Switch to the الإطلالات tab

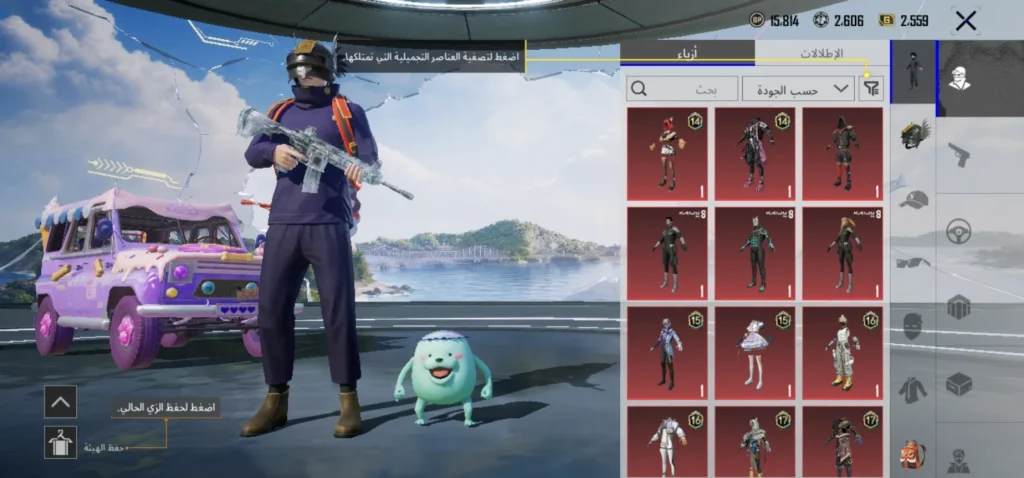tap(821, 54)
